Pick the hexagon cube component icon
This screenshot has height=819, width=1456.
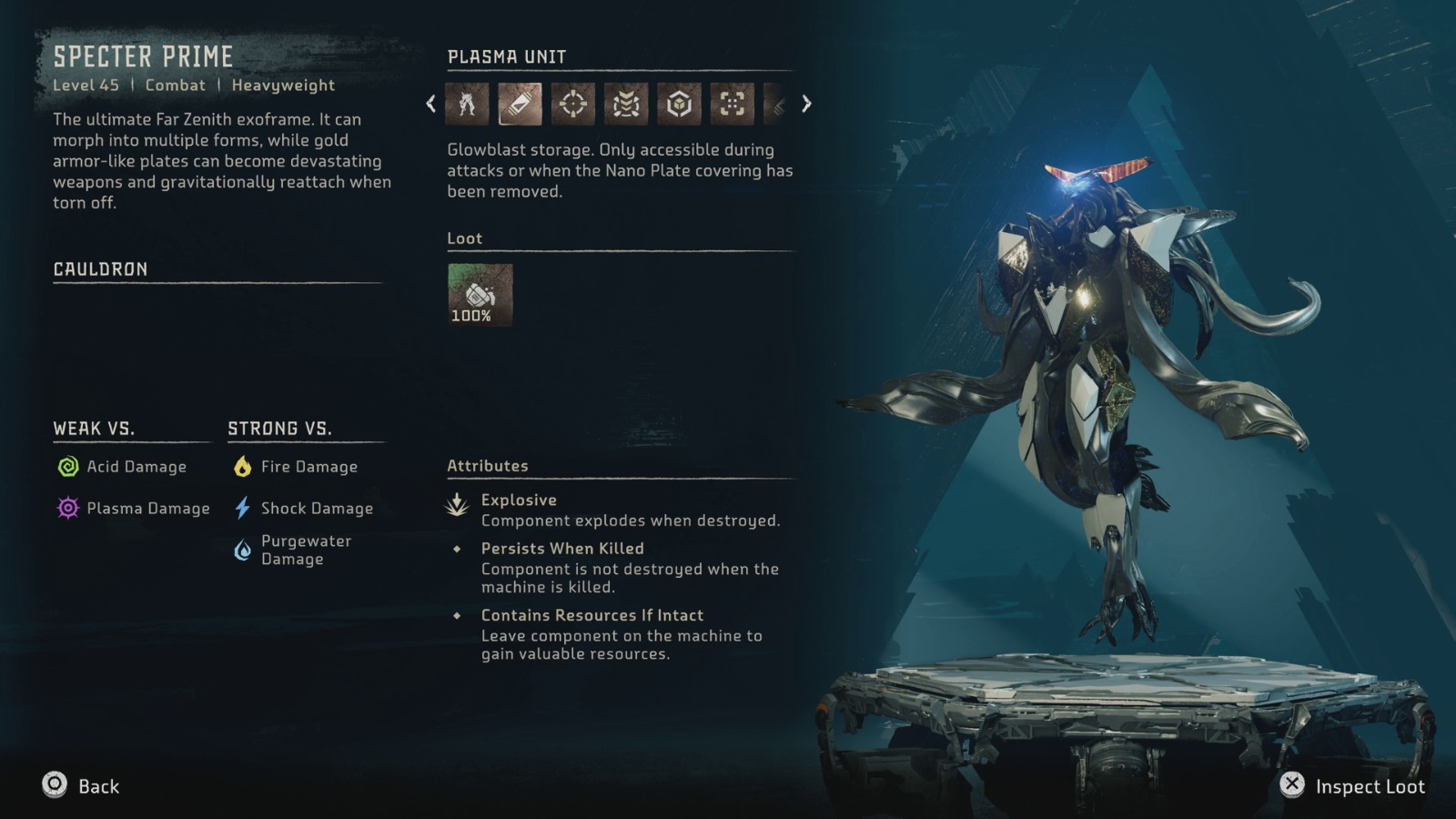pyautogui.click(x=679, y=104)
